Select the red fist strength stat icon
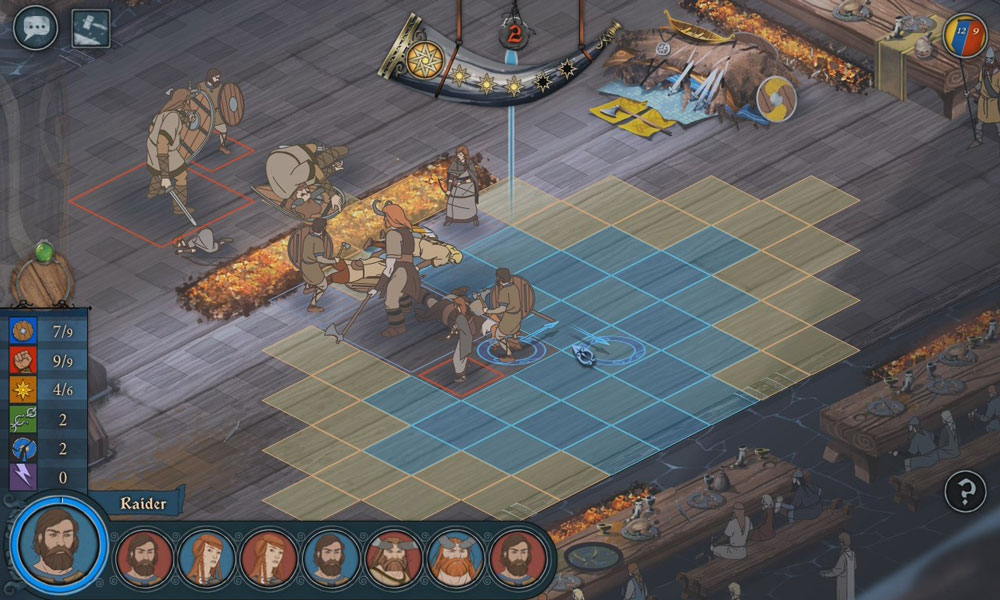The width and height of the screenshot is (1000, 600). tap(23, 360)
